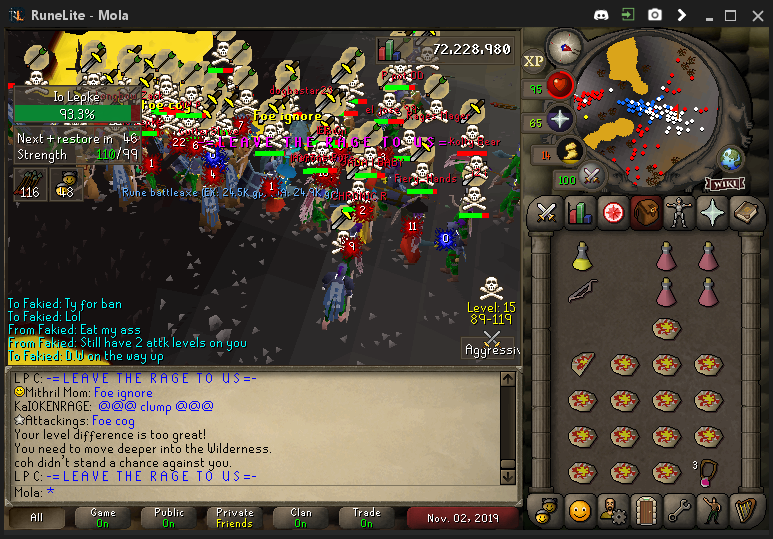
Task: Select the Private chat filter
Action: coord(234,517)
